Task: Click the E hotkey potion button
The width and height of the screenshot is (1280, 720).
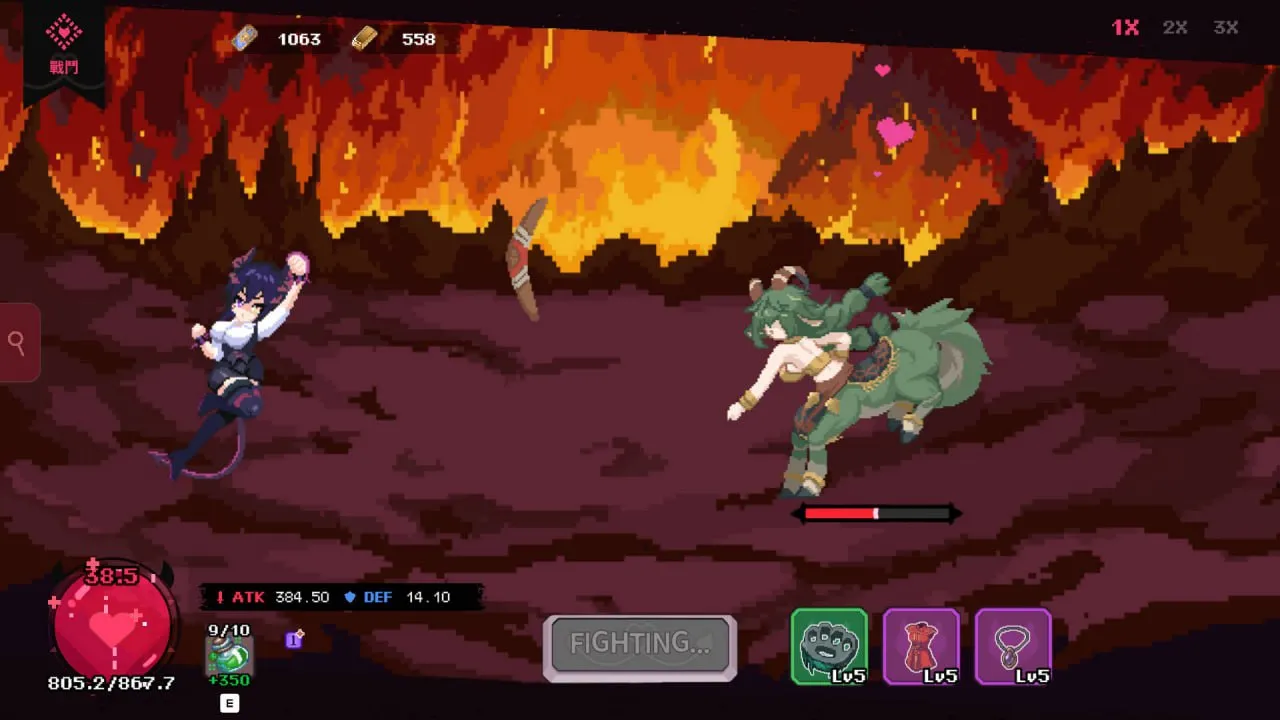Action: pyautogui.click(x=230, y=703)
